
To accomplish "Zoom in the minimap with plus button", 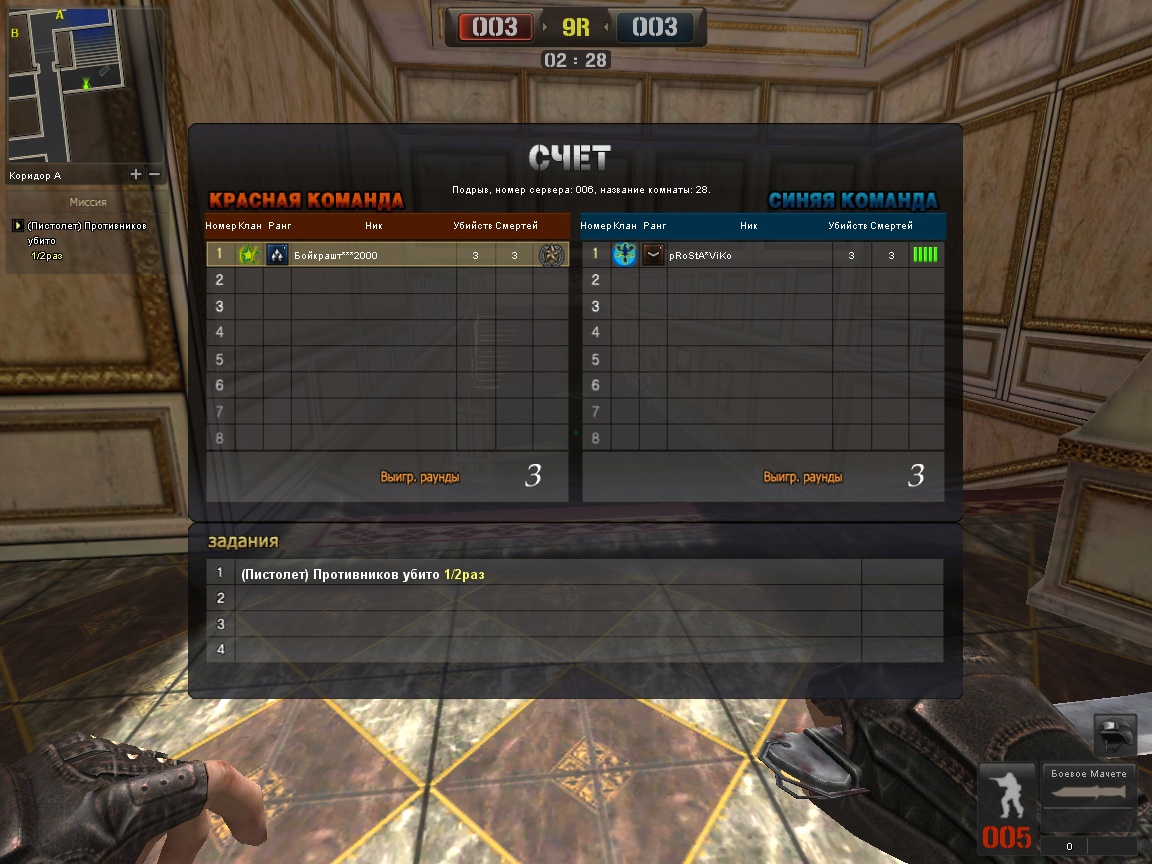I will click(136, 174).
